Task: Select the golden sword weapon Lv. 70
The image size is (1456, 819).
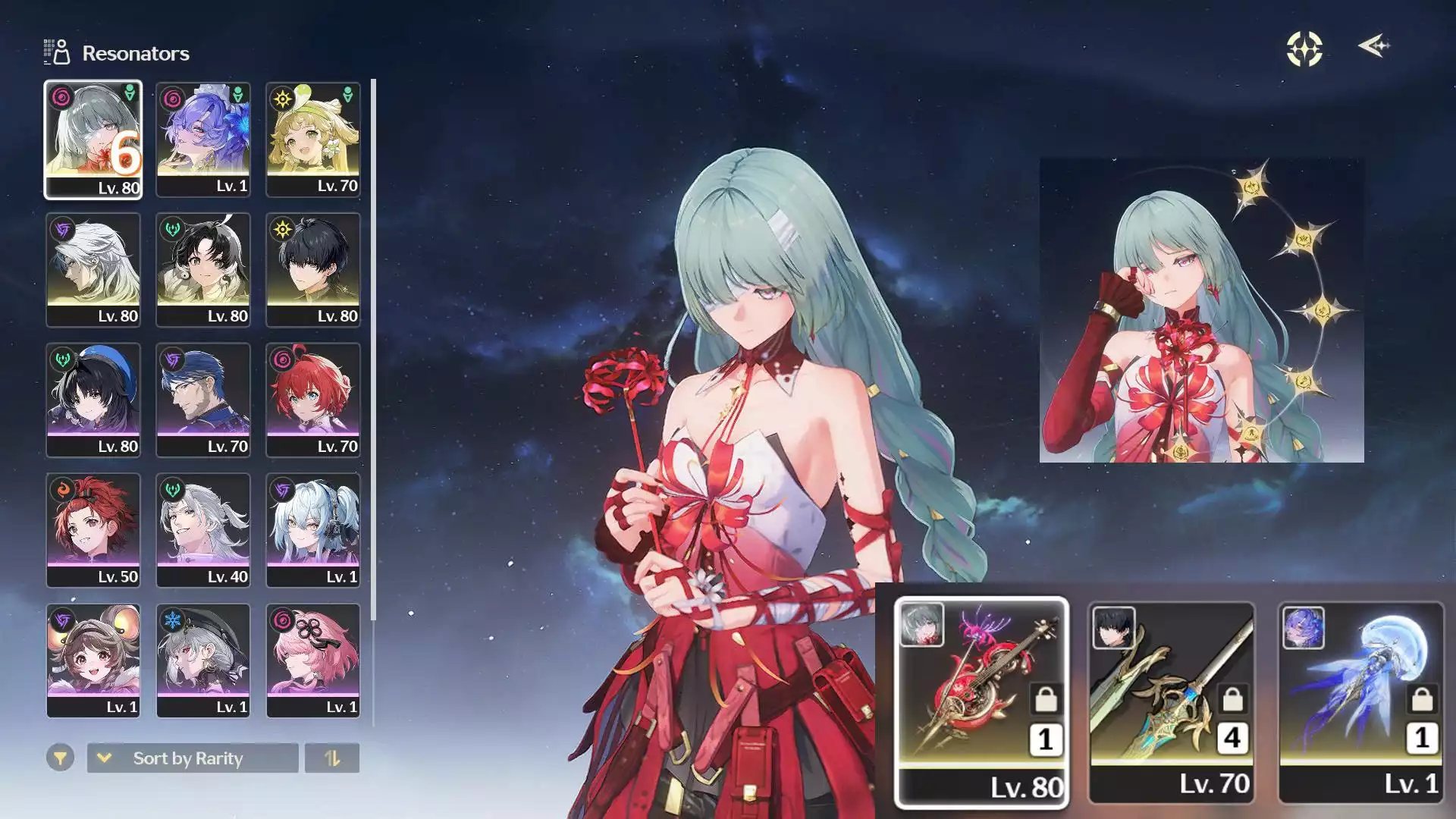Action: 1172,702
